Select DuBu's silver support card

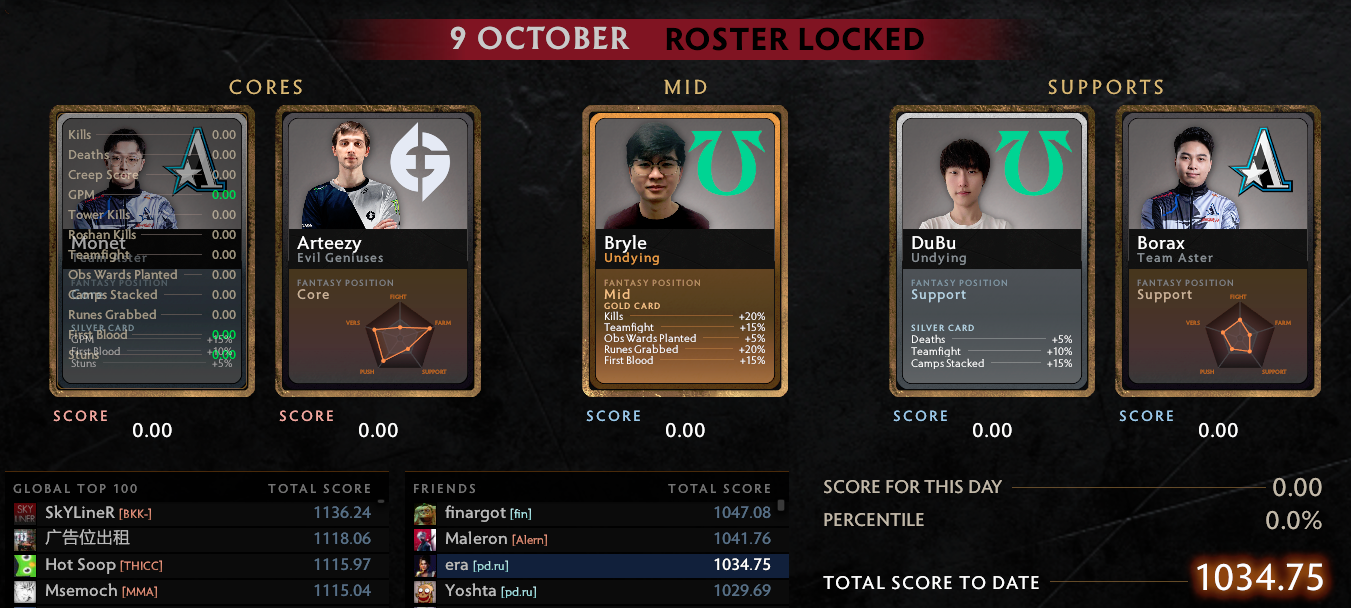point(992,251)
